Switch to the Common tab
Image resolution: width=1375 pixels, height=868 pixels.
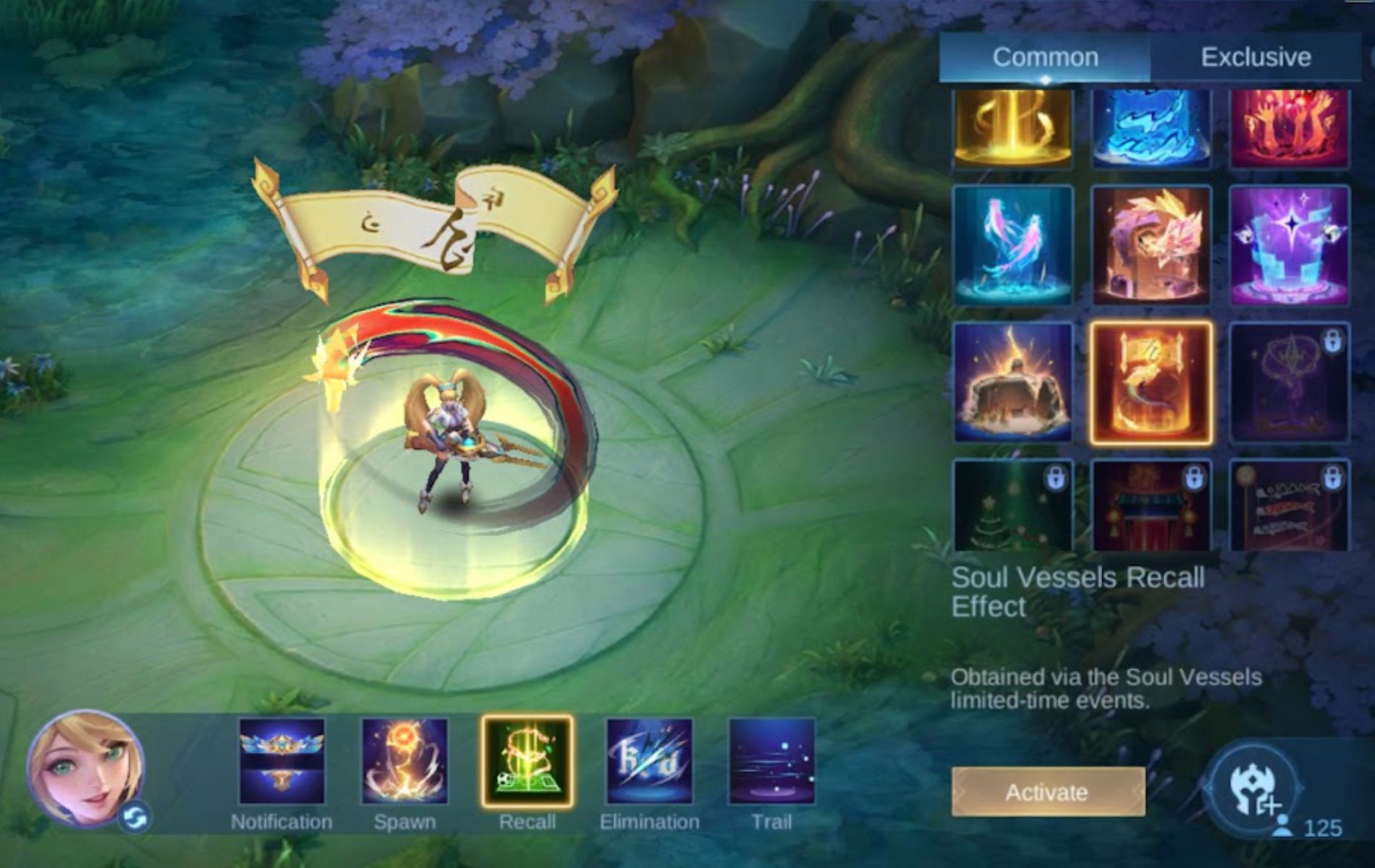tap(1046, 56)
